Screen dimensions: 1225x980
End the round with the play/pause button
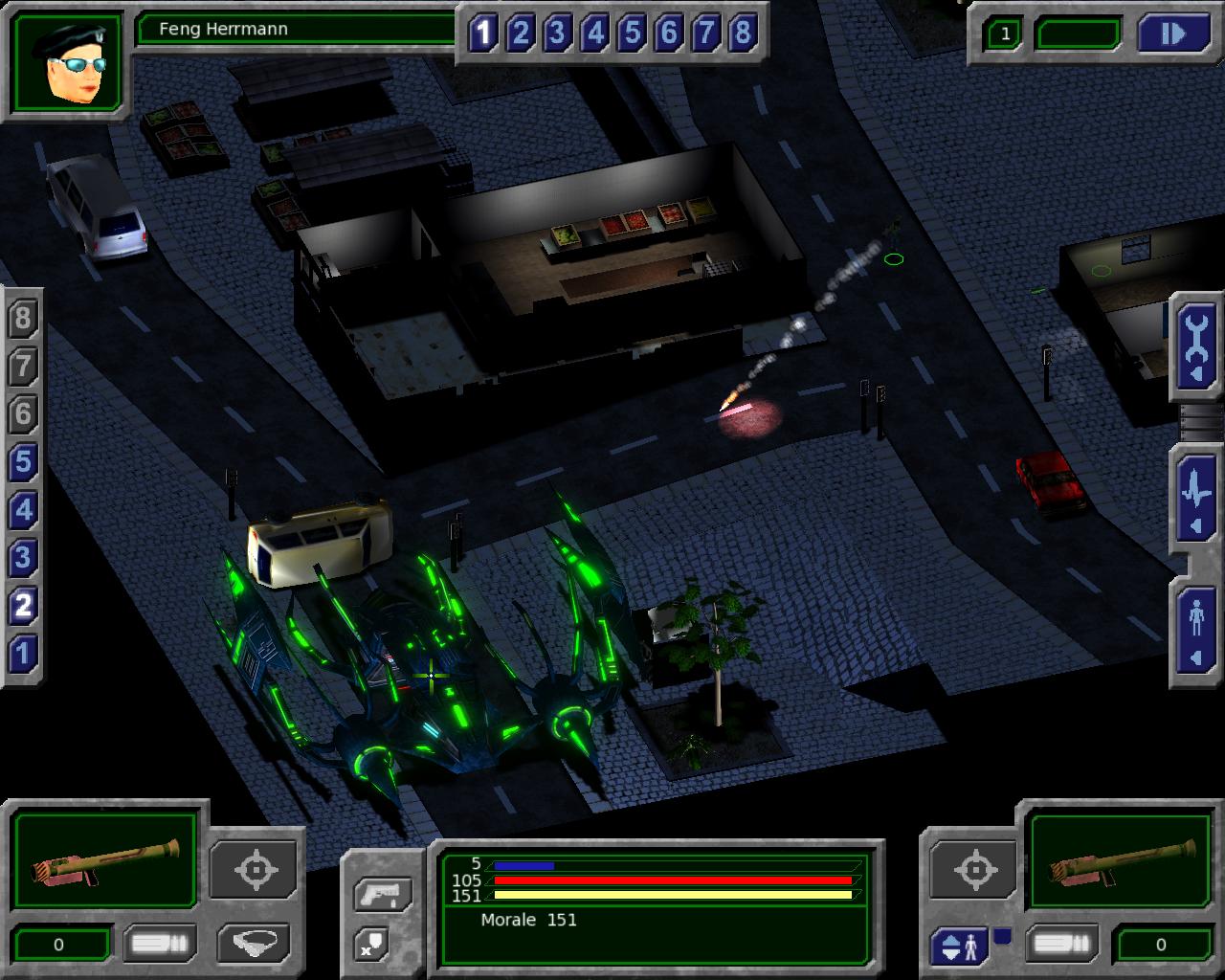click(1173, 34)
